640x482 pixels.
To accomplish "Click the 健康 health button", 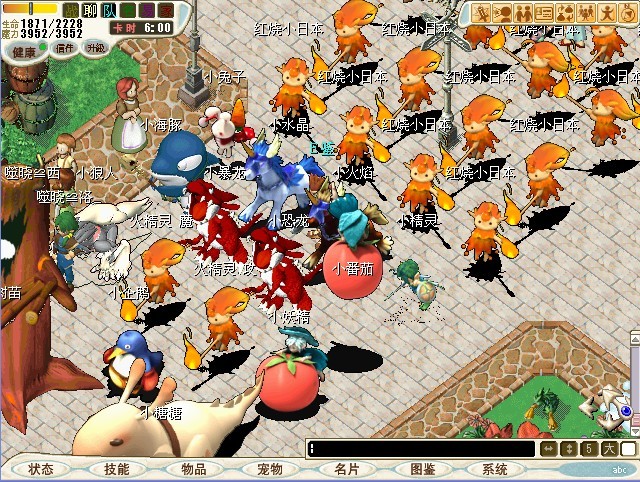I will point(26,50).
